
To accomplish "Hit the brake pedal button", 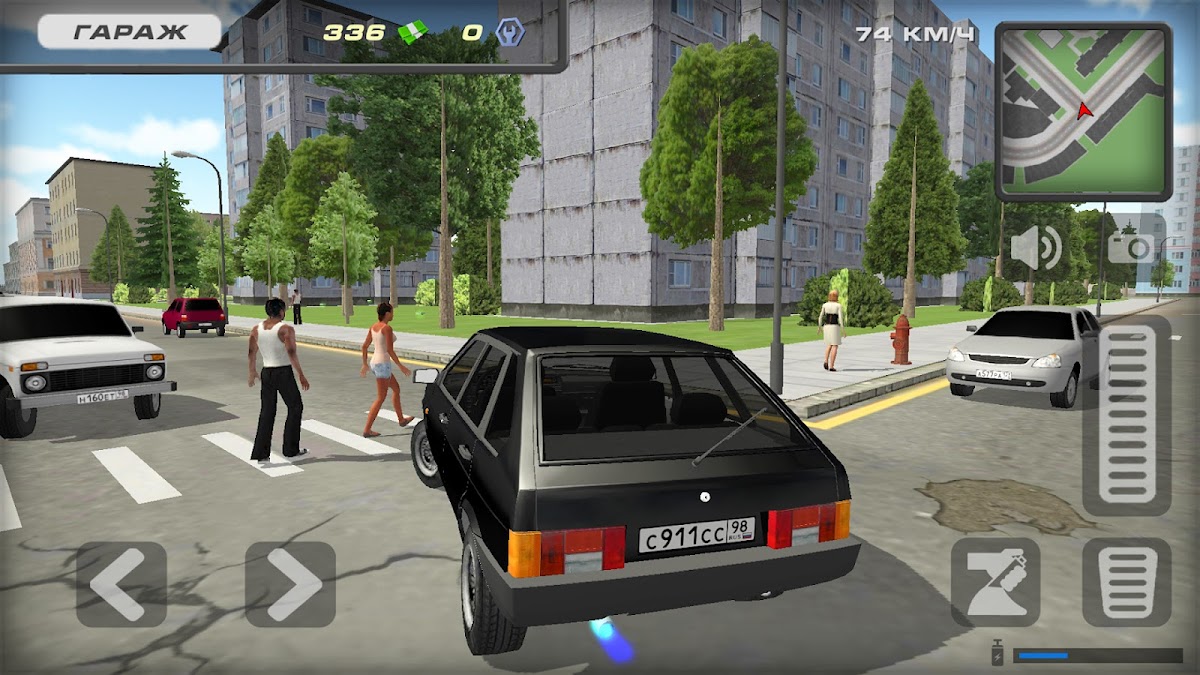I will point(1126,582).
